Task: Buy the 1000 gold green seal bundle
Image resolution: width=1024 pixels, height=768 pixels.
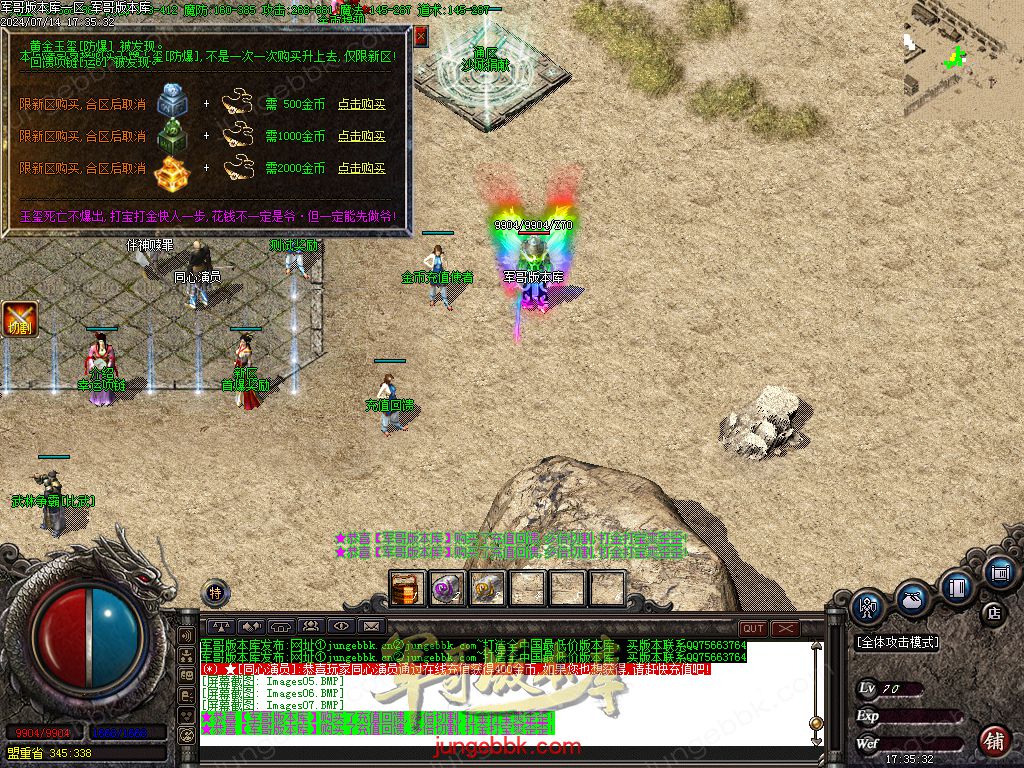Action: (x=361, y=136)
